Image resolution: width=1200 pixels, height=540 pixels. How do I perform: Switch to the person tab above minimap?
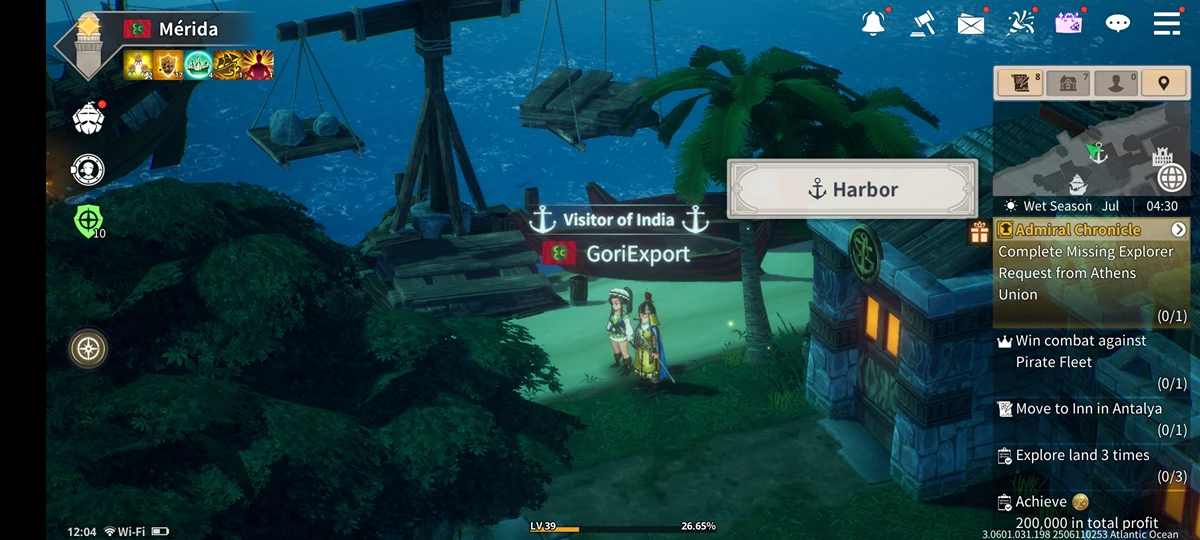1118,84
